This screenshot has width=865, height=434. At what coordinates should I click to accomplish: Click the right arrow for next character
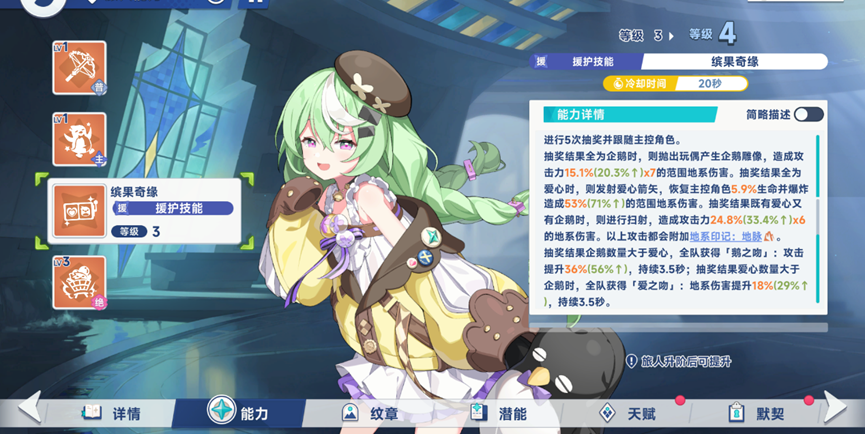pos(836,408)
